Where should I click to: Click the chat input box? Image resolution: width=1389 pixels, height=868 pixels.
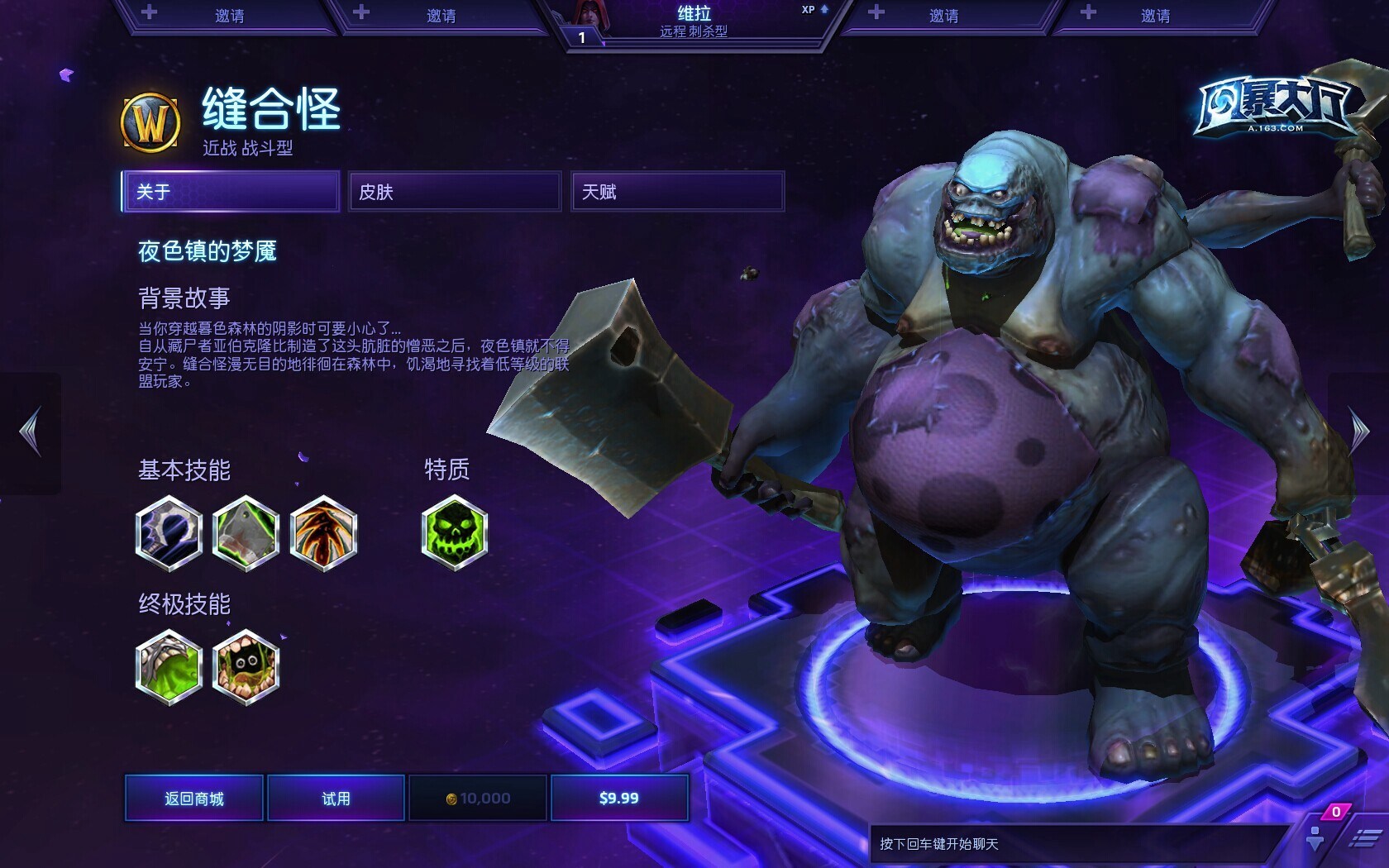(1075, 844)
